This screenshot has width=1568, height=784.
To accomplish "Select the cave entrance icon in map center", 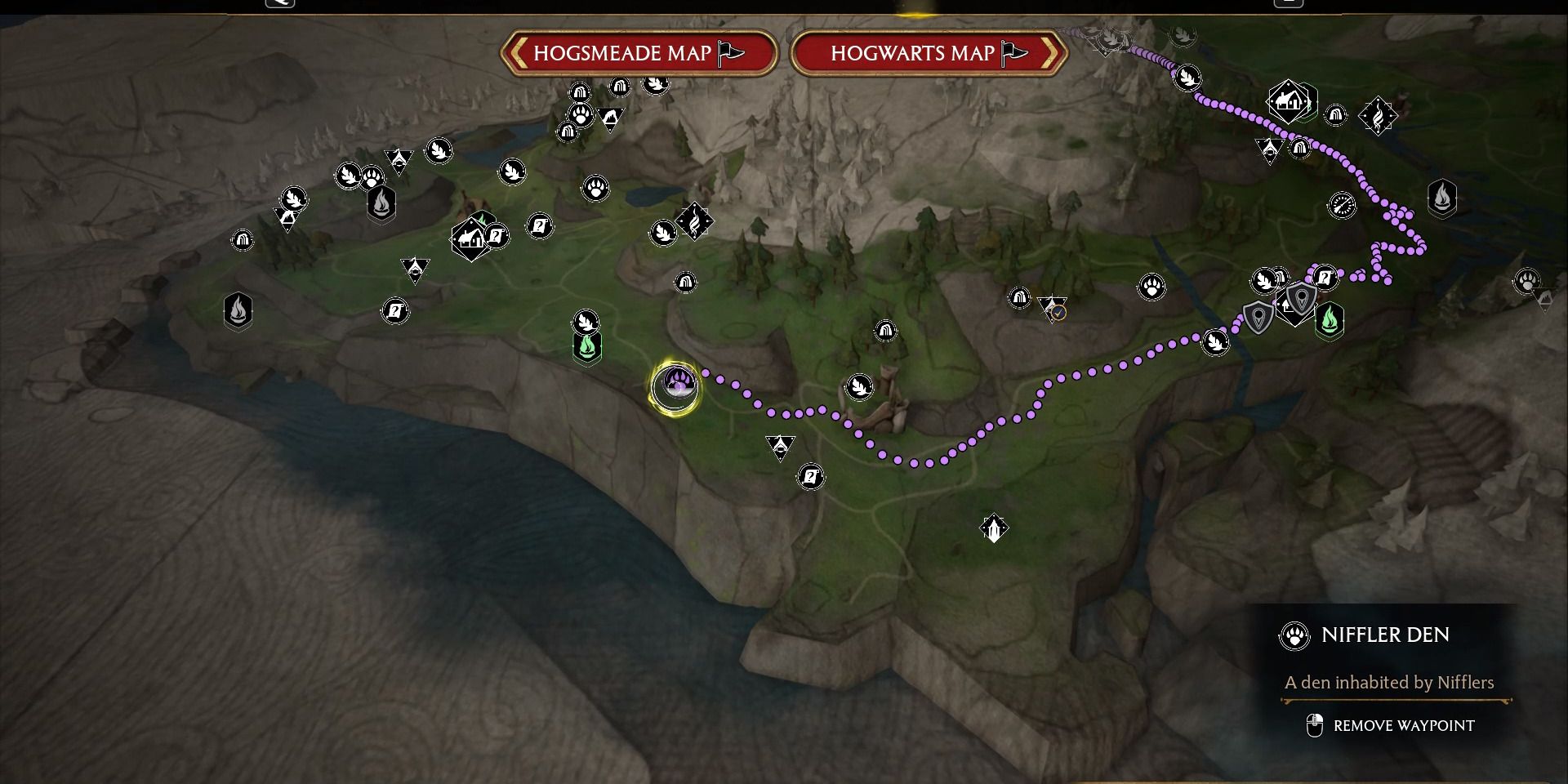I will (x=886, y=331).
